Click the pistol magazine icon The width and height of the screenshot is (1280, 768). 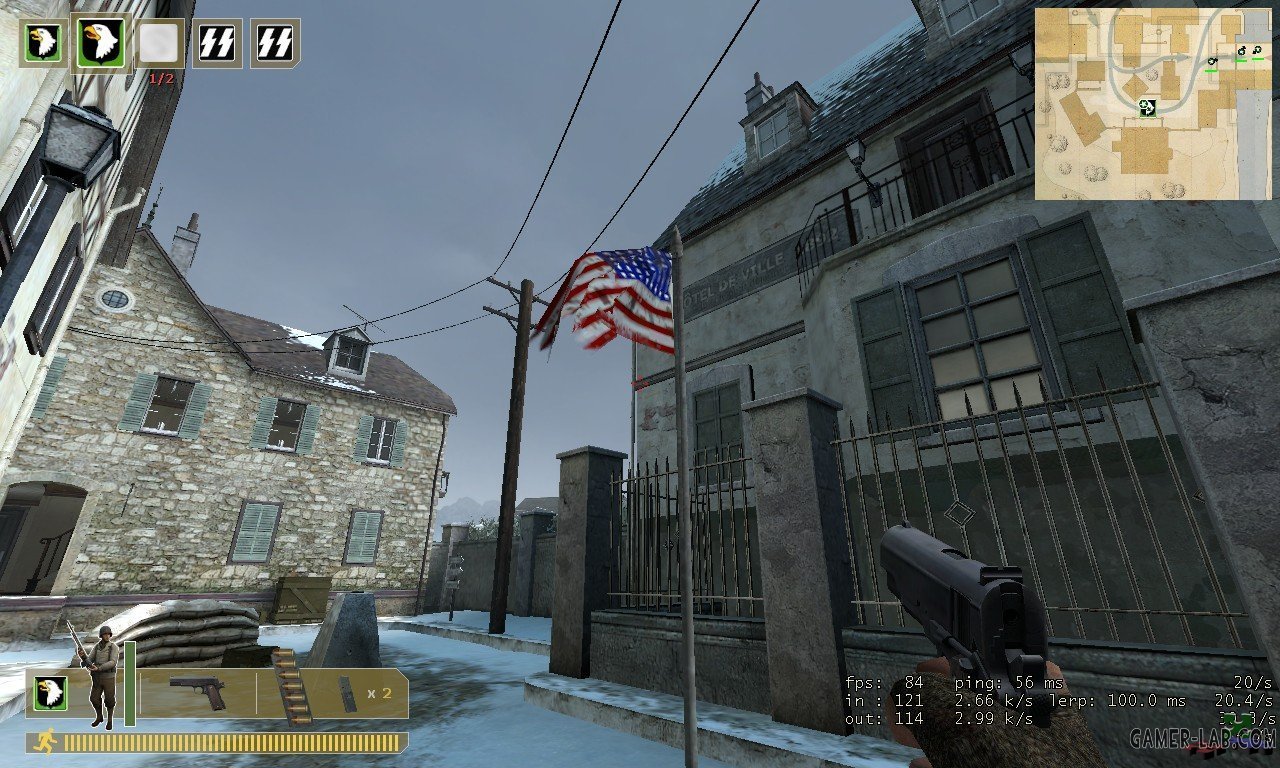coord(347,693)
